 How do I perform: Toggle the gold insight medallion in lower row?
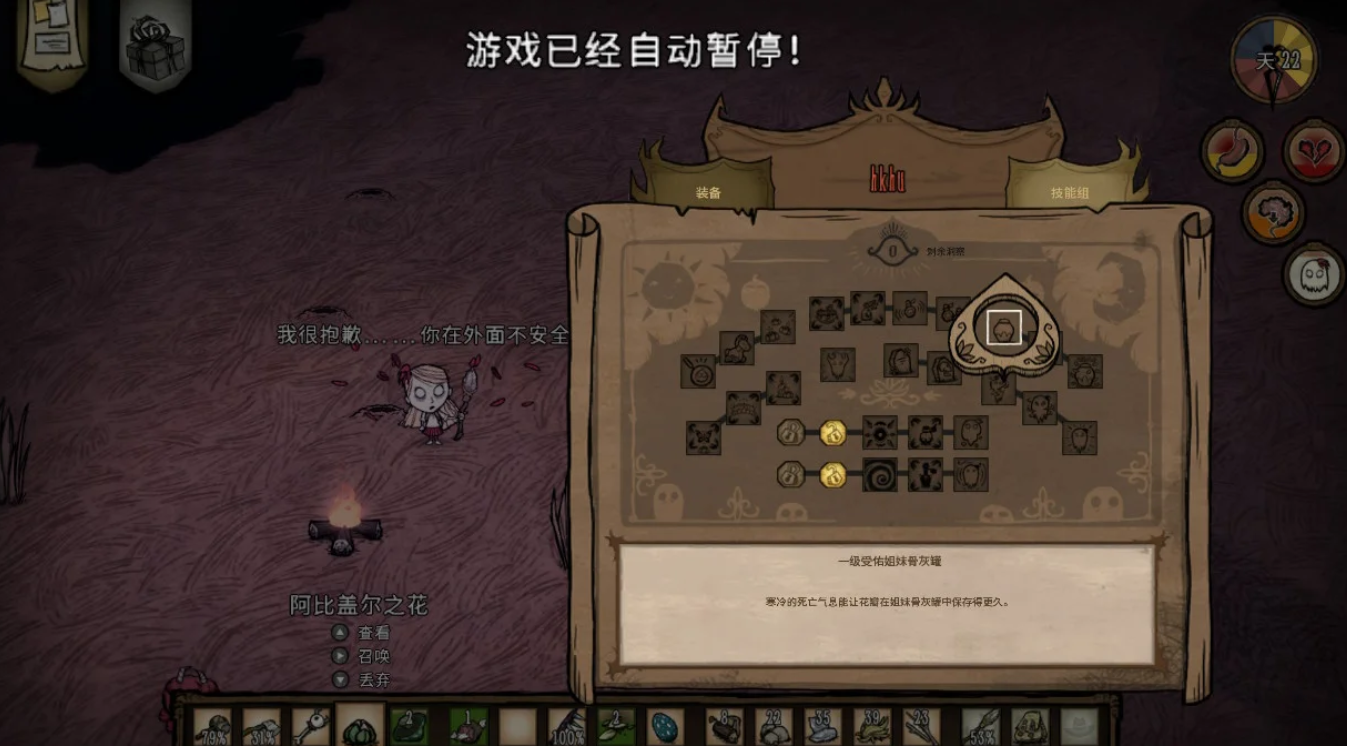point(834,475)
